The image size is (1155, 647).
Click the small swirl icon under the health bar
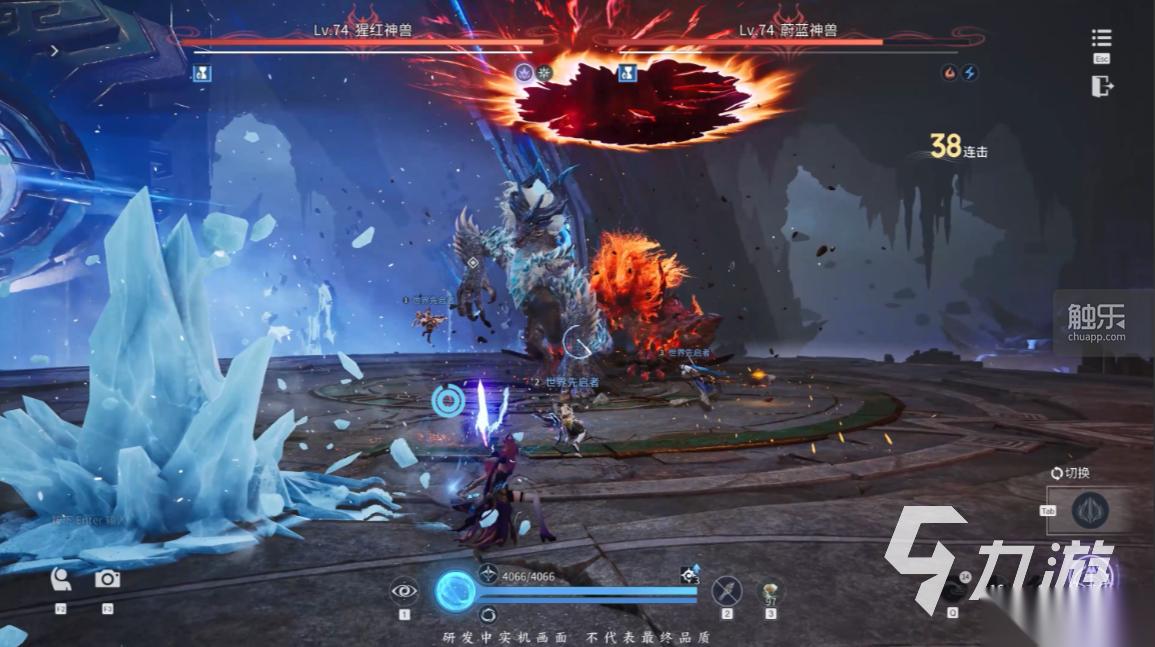coord(488,614)
